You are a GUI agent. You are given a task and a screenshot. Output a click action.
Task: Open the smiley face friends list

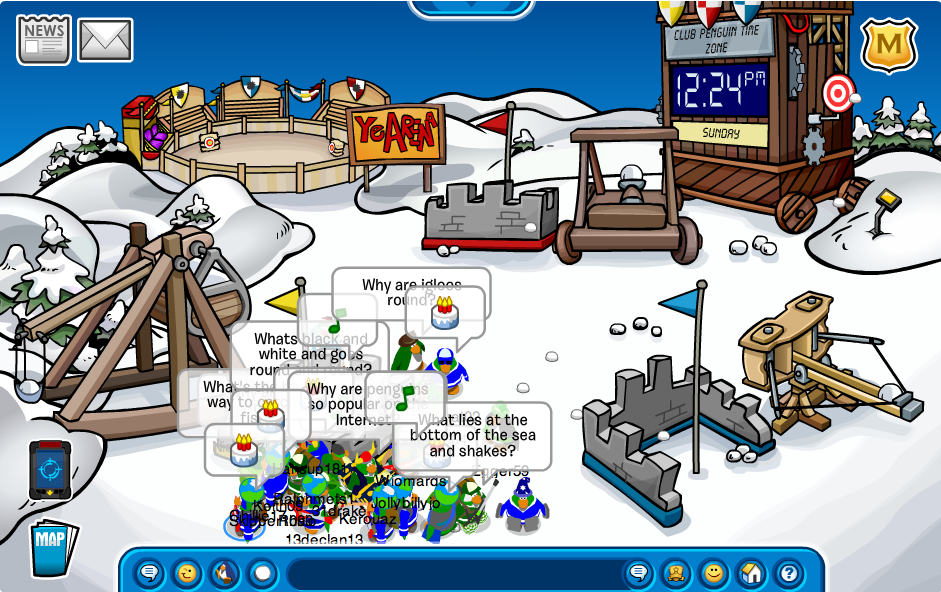point(713,574)
